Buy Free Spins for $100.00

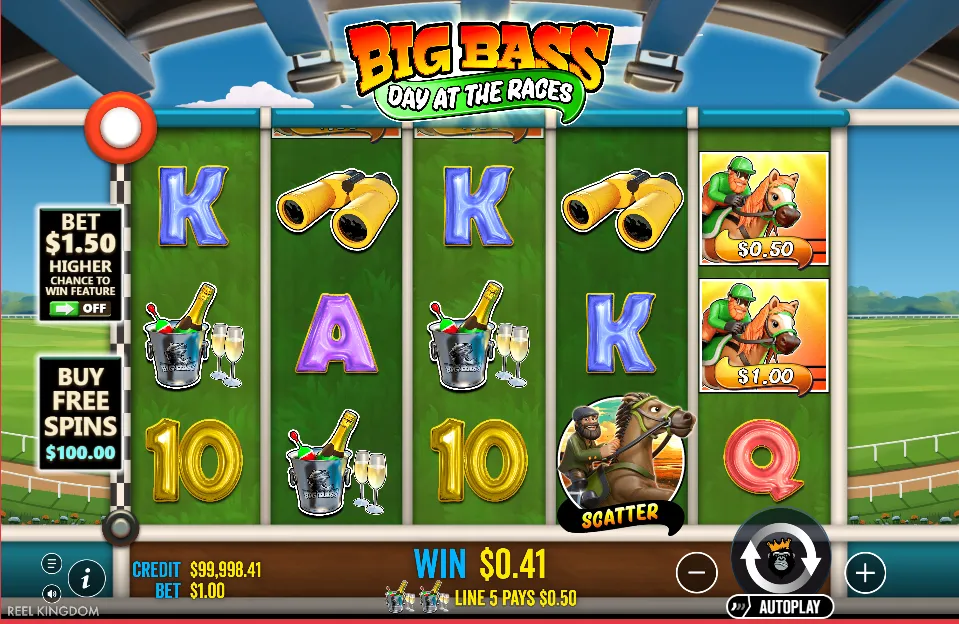coord(80,414)
